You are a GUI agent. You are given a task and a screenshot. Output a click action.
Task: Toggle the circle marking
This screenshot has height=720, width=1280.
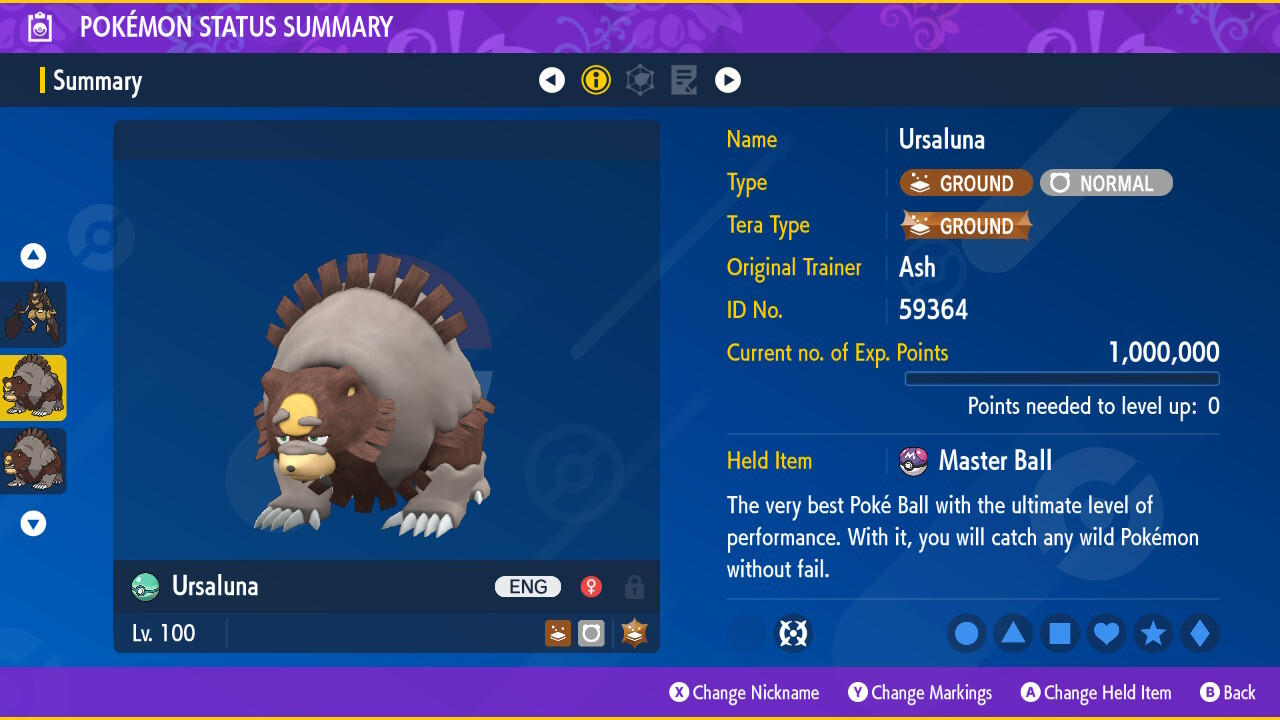tap(967, 634)
